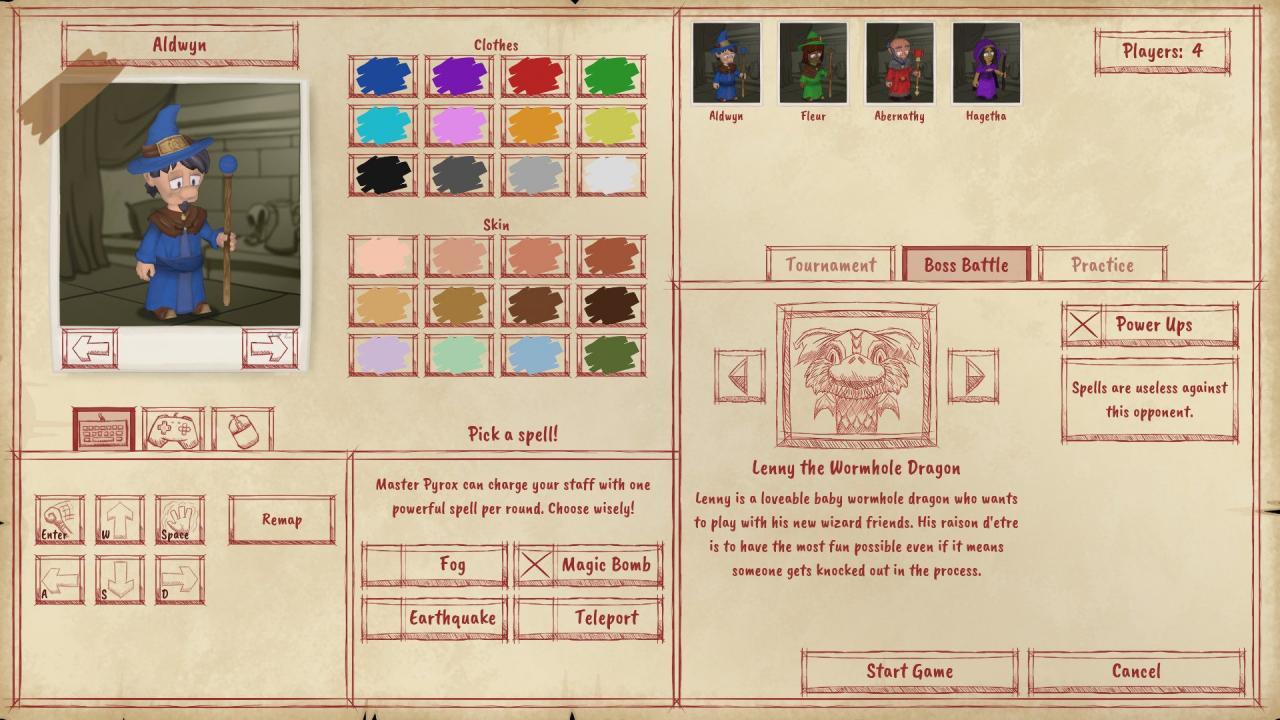Disable the Power Ups option
This screenshot has height=720, width=1280.
pyautogui.click(x=1082, y=325)
